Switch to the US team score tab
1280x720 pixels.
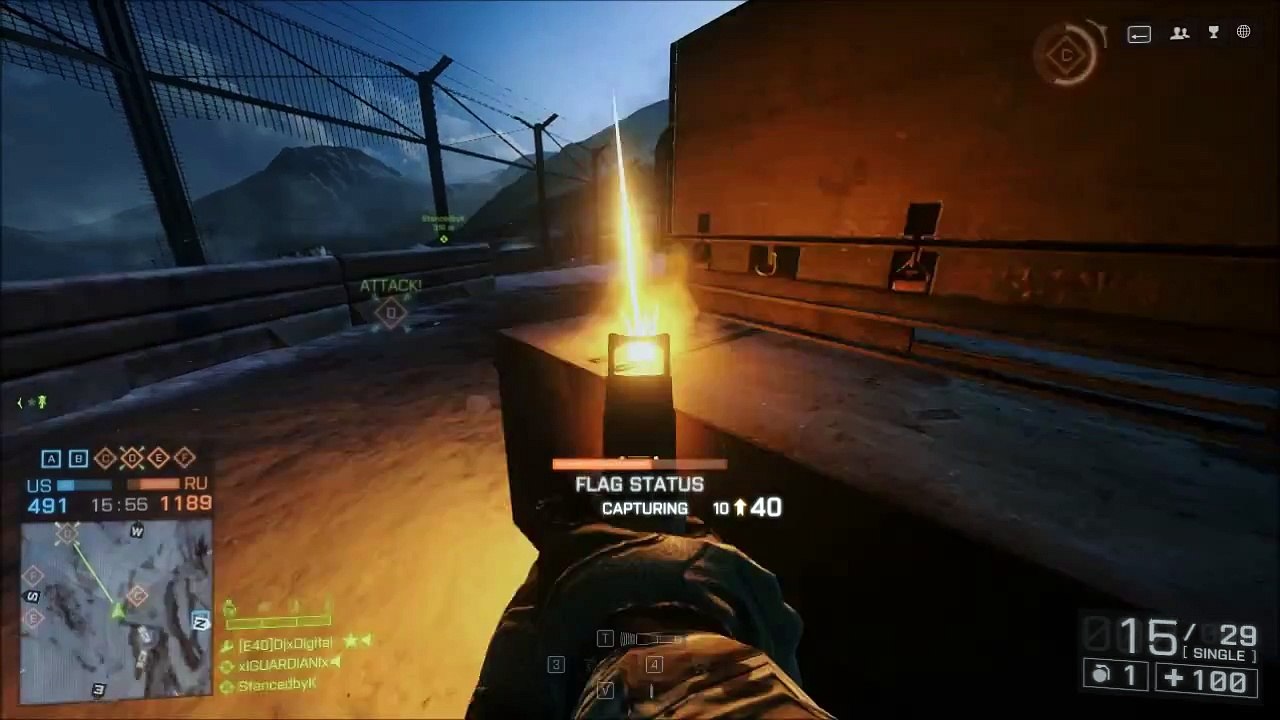point(37,484)
